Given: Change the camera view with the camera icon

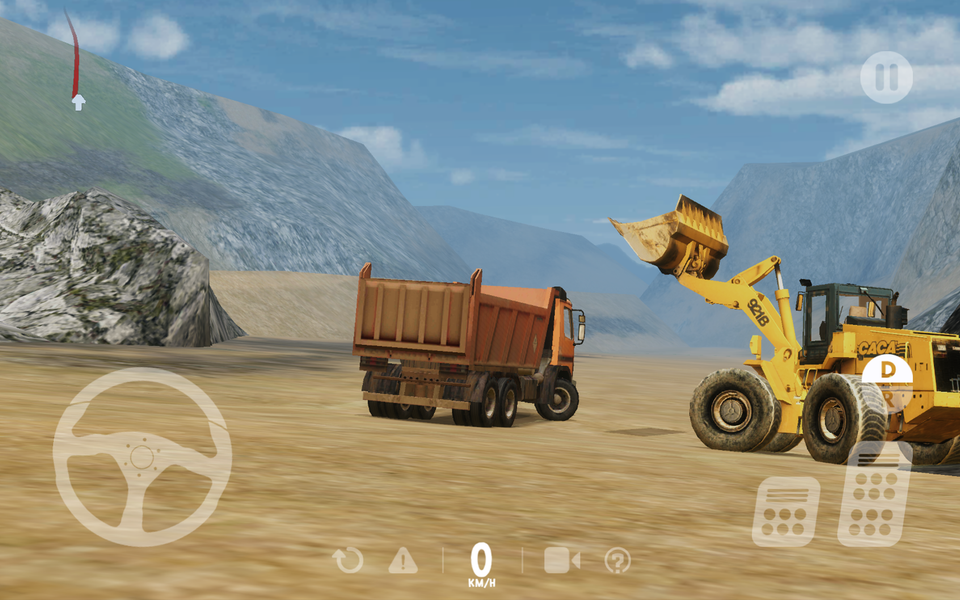Looking at the screenshot, I should (561, 560).
